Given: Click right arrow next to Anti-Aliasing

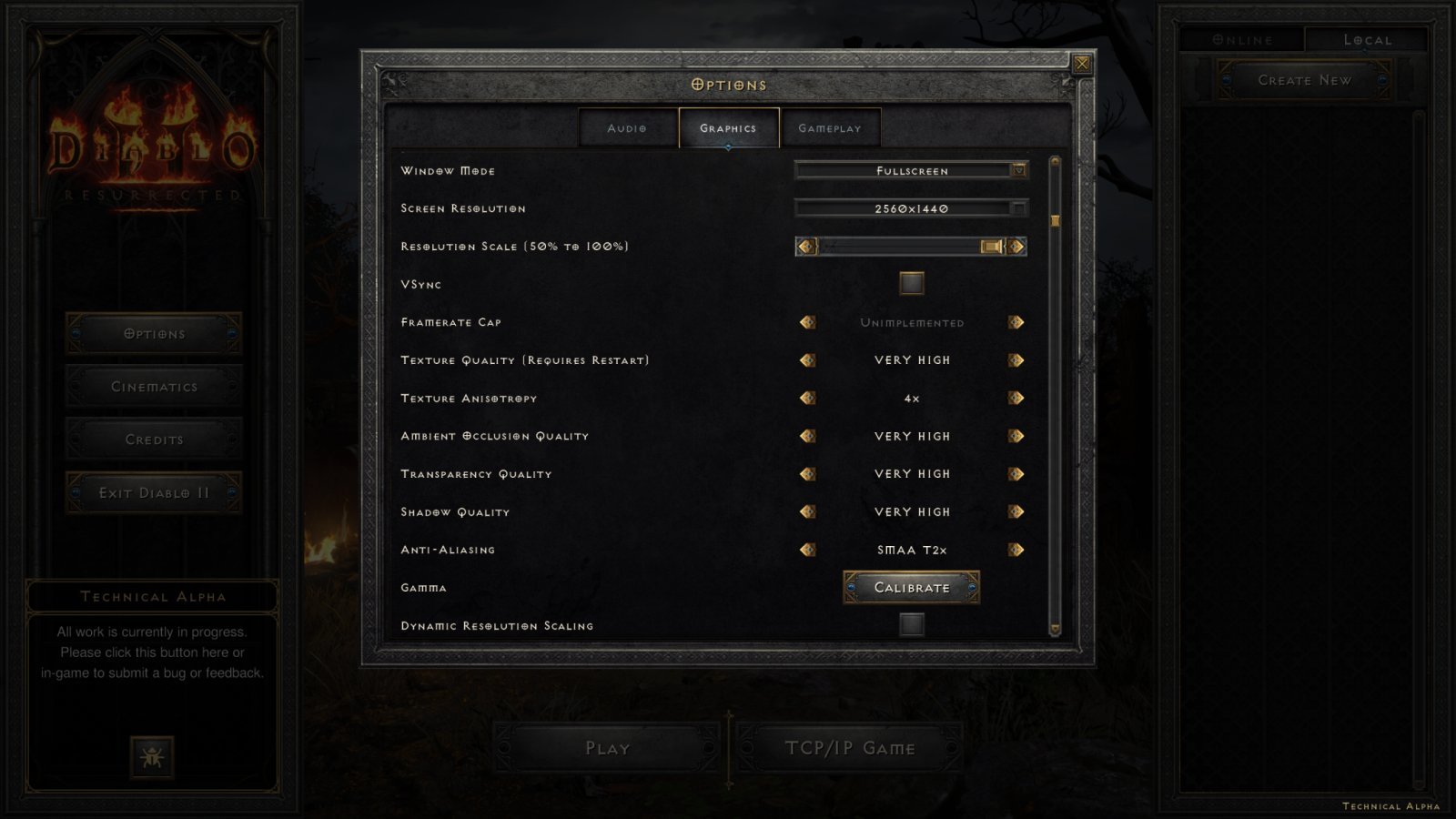Looking at the screenshot, I should point(1017,550).
